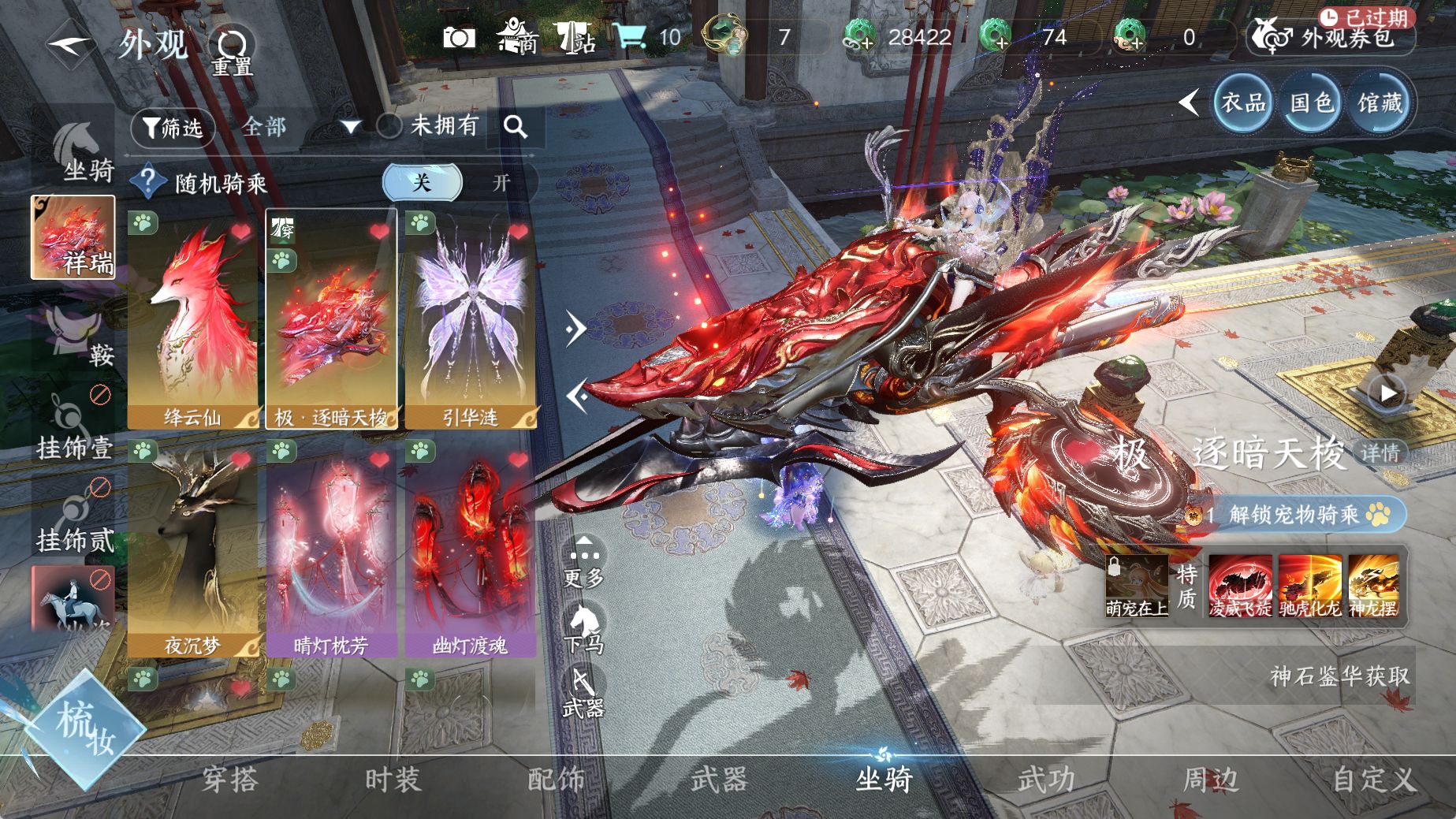Image resolution: width=1456 pixels, height=819 pixels.
Task: Click the 下马 dismount button
Action: click(x=584, y=629)
